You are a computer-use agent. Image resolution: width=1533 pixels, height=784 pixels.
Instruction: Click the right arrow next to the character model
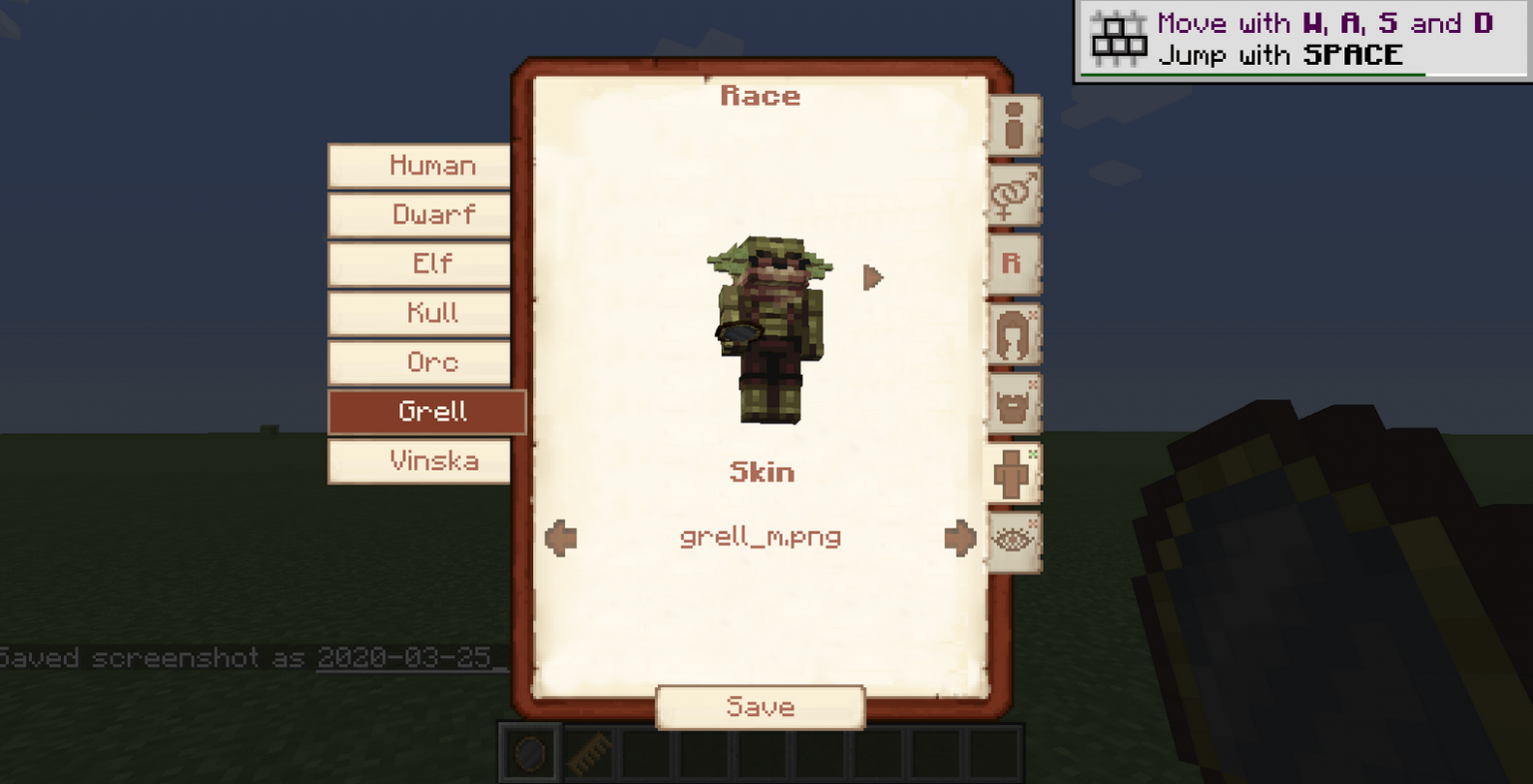coord(871,278)
